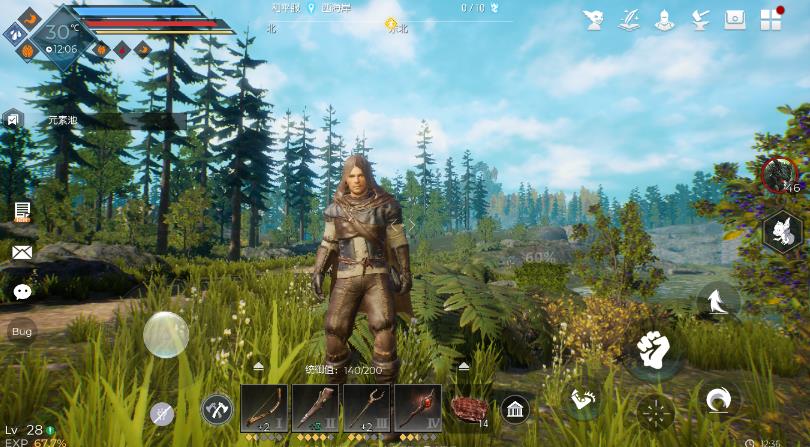Open the feather quill and book menu

click(x=630, y=19)
